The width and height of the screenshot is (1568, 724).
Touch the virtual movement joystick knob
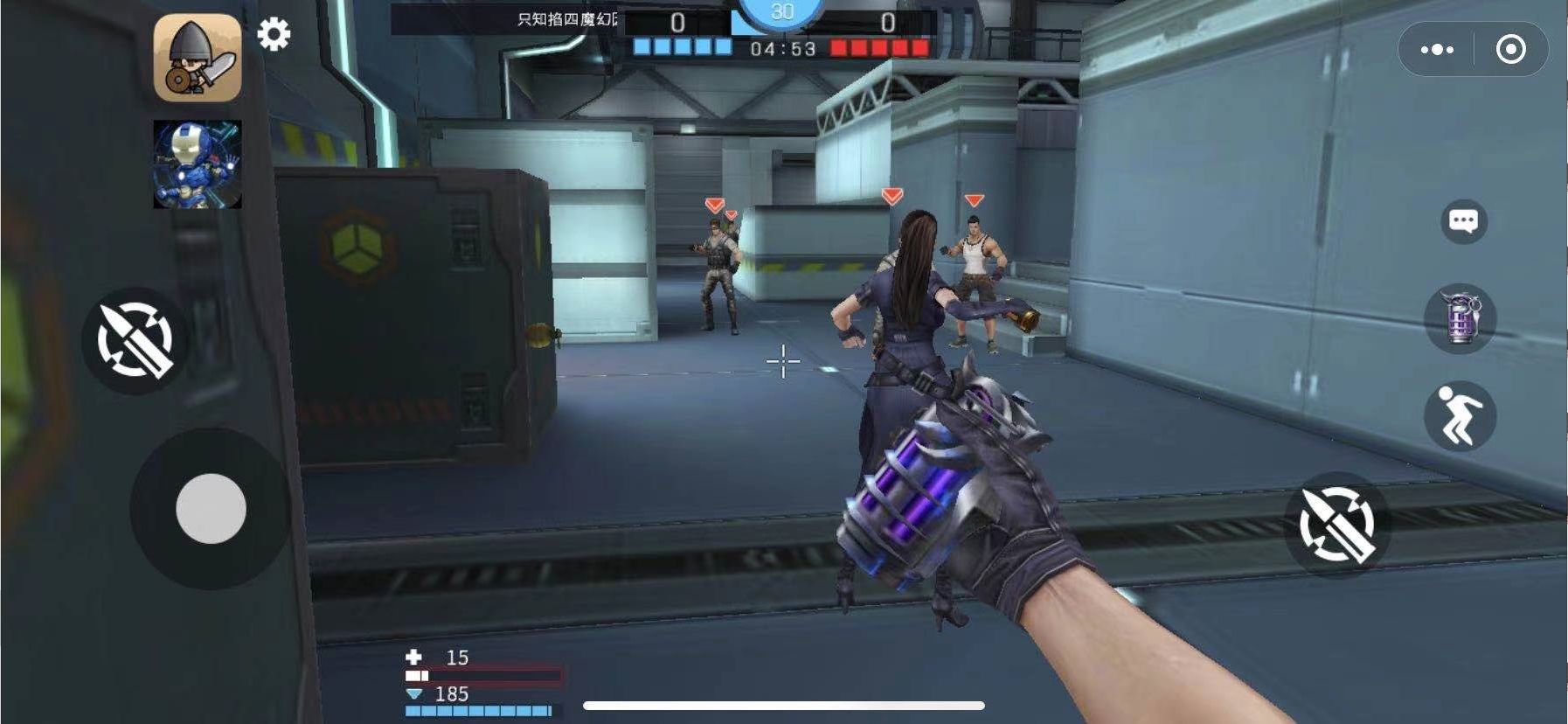click(211, 509)
